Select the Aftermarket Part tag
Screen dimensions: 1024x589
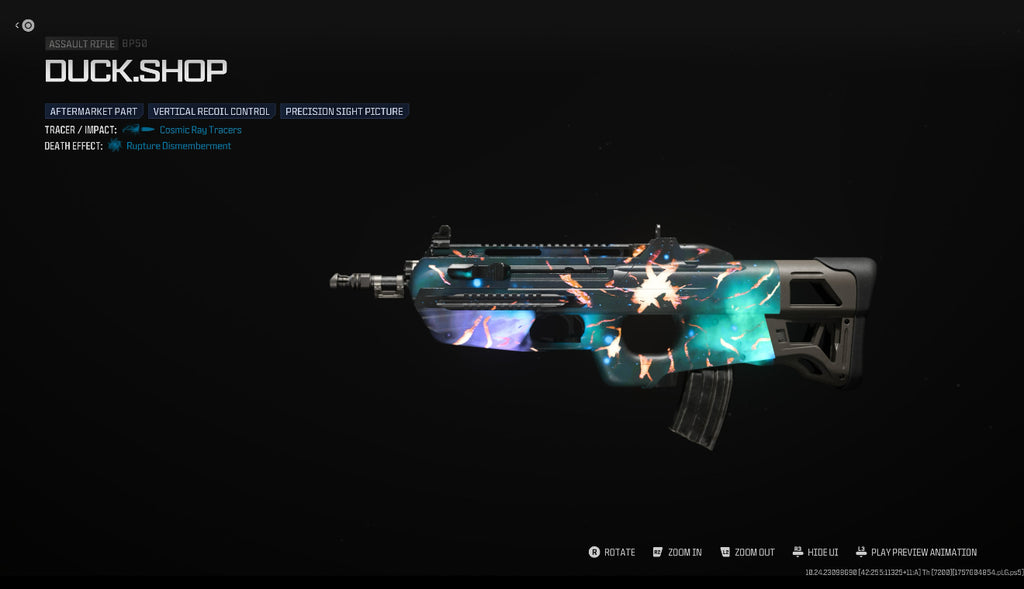pyautogui.click(x=94, y=111)
